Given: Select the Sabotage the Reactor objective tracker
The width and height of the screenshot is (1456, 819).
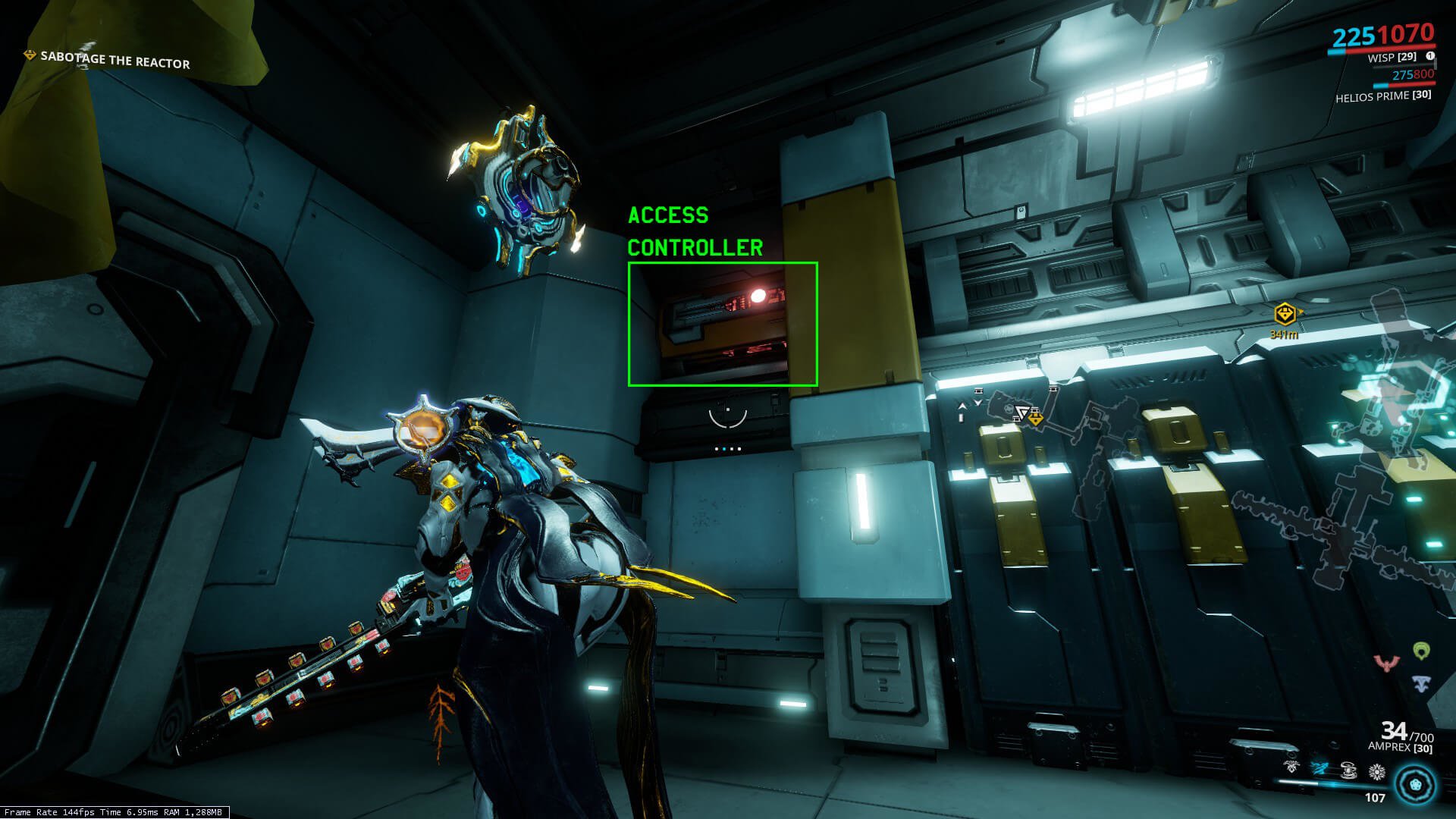Looking at the screenshot, I should click(x=114, y=59).
